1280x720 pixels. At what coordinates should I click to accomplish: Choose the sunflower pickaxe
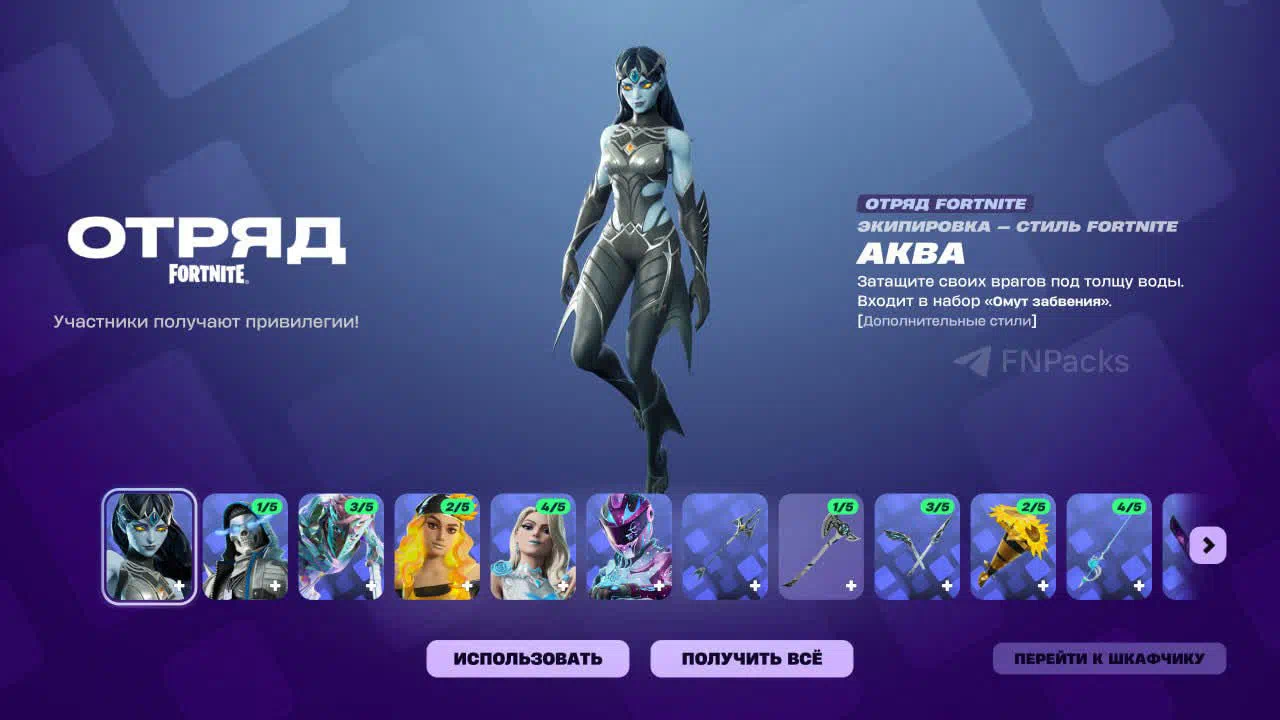coord(1013,546)
